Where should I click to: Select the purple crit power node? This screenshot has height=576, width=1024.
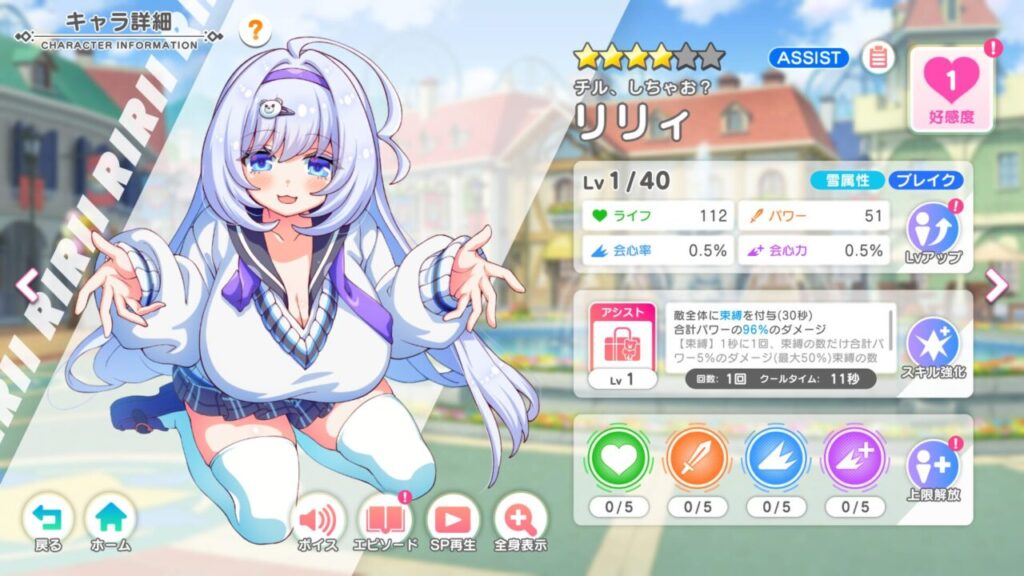pyautogui.click(x=854, y=461)
